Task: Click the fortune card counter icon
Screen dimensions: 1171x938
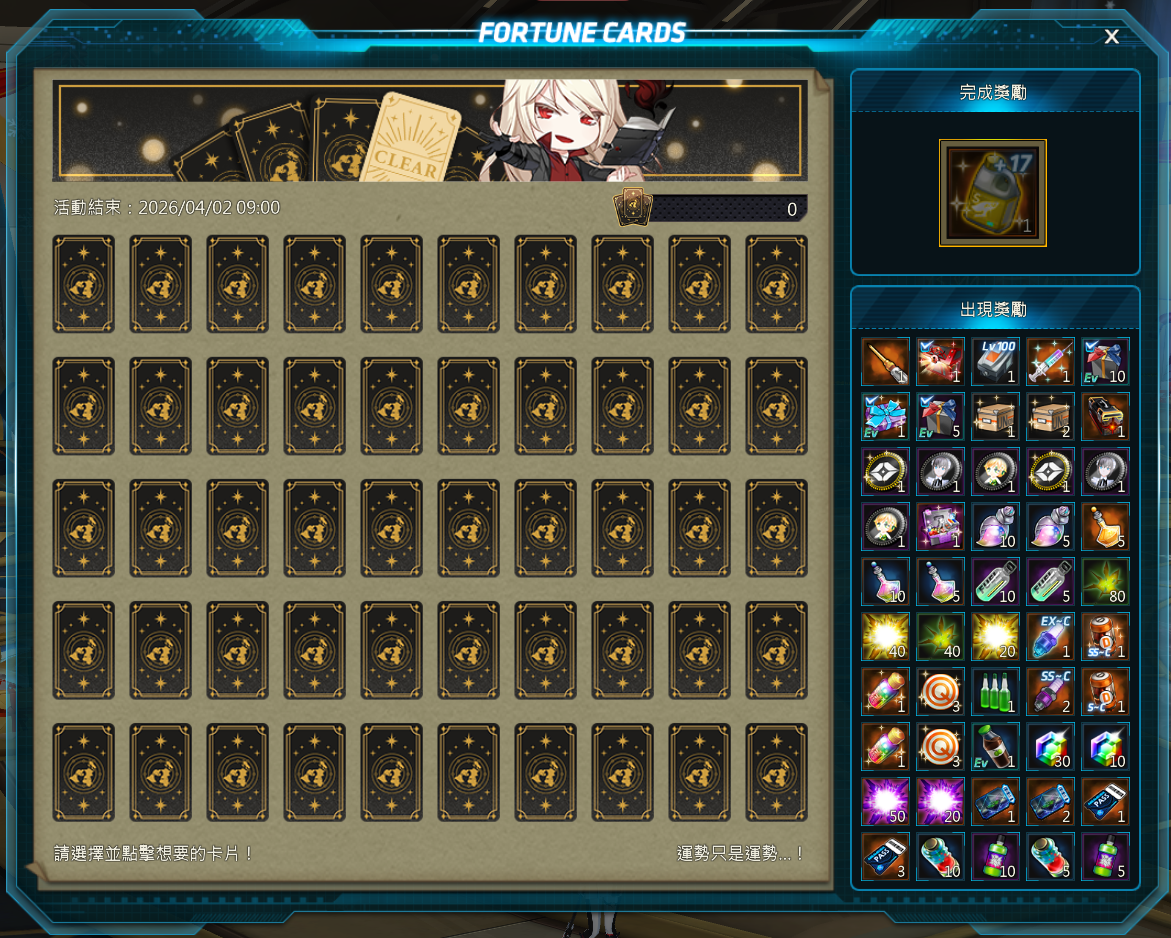Action: [633, 207]
